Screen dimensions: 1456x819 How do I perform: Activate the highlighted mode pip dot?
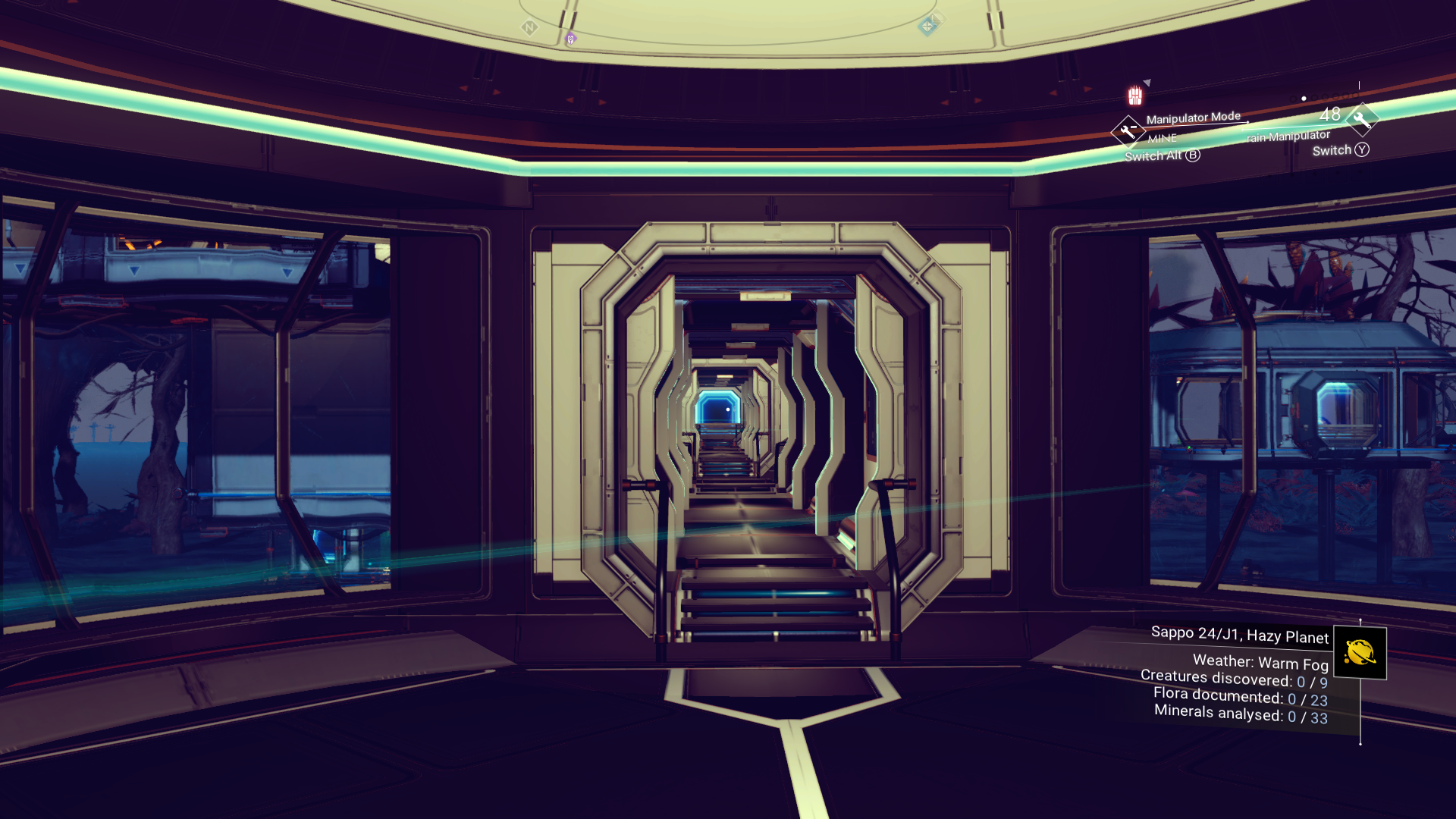pyautogui.click(x=1304, y=99)
